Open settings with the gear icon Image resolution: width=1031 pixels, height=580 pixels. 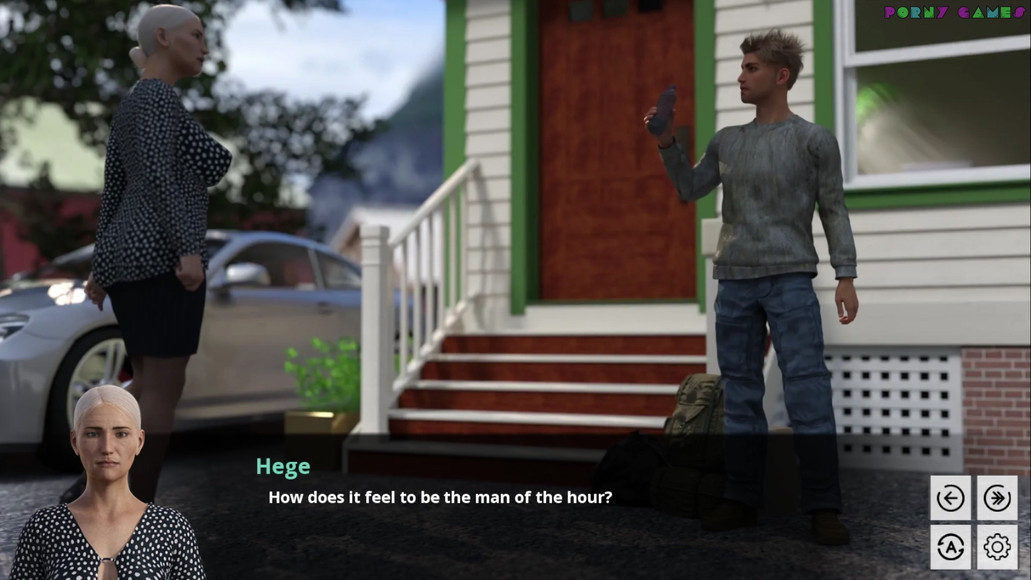[x=997, y=546]
